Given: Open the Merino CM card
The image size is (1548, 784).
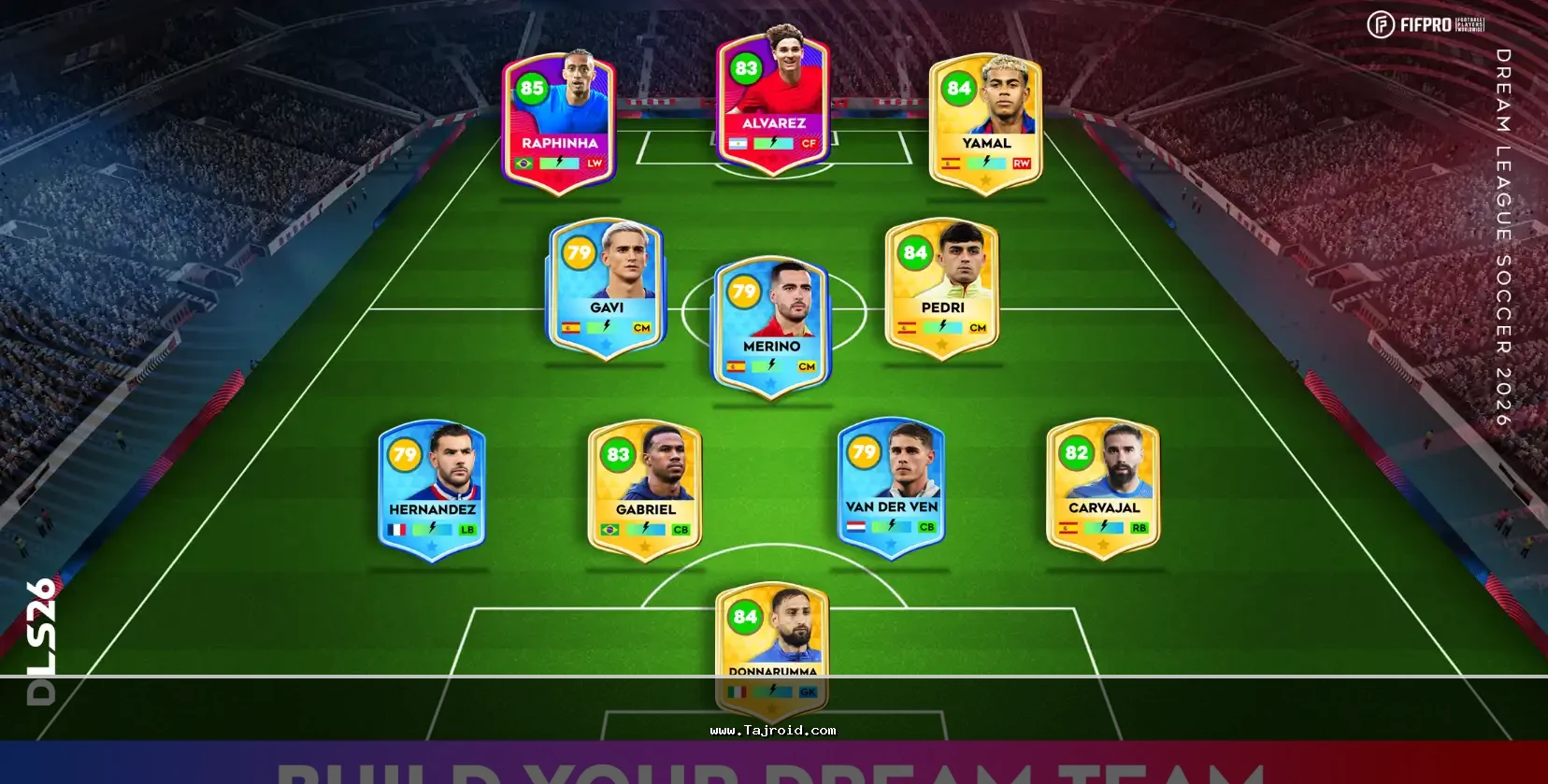Looking at the screenshot, I should pyautogui.click(x=772, y=327).
